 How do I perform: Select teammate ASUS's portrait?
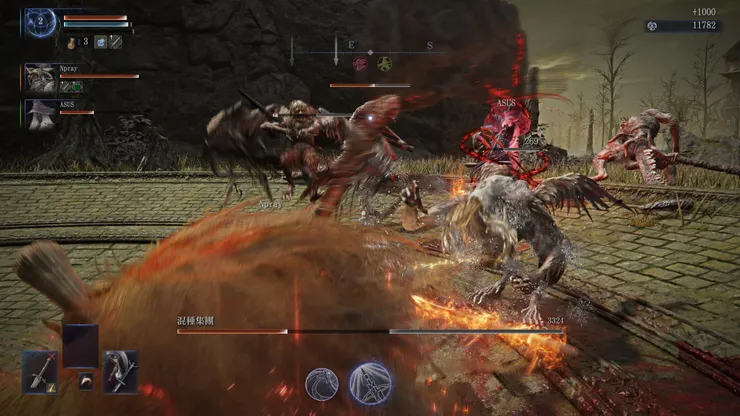pos(40,113)
